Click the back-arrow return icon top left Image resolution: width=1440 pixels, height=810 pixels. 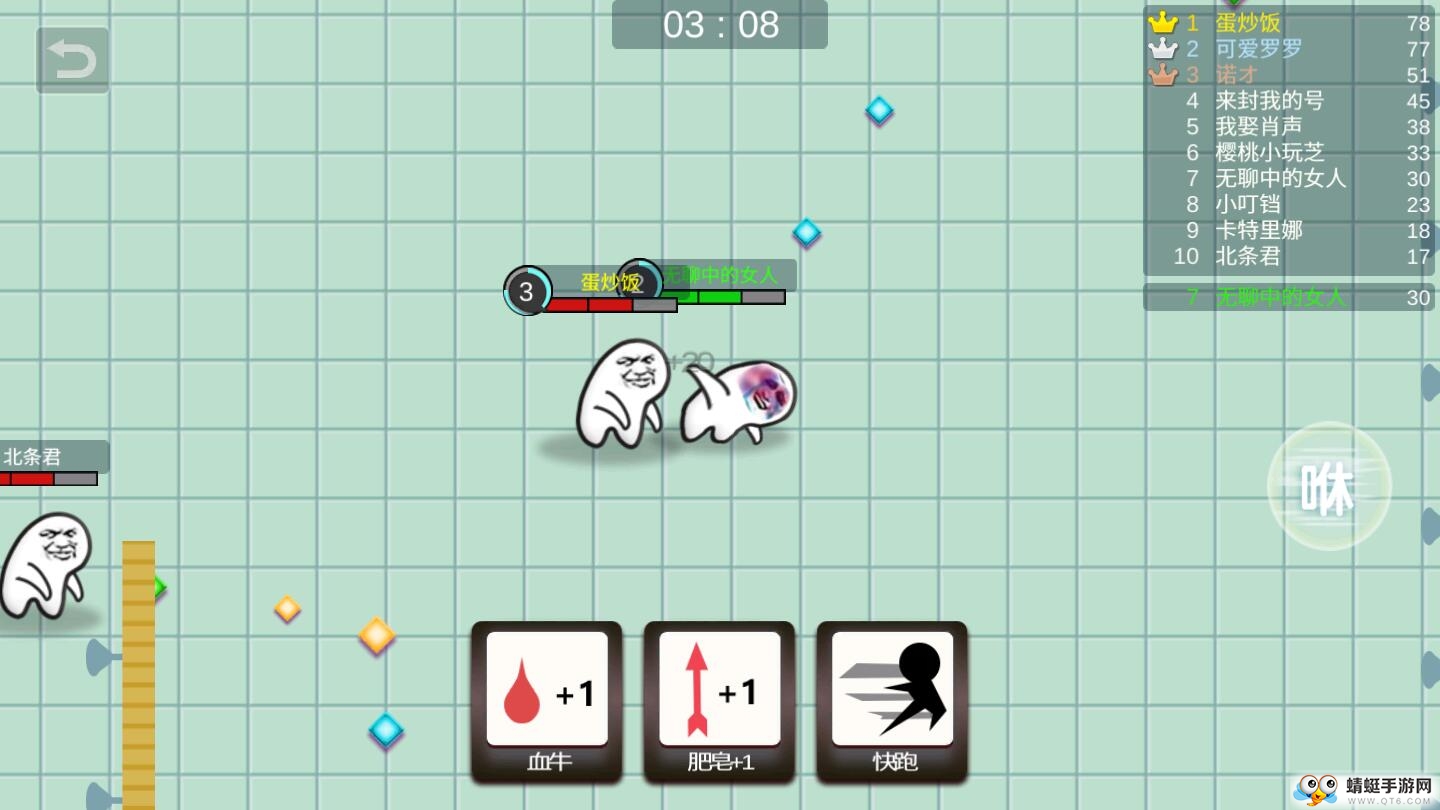click(x=71, y=57)
